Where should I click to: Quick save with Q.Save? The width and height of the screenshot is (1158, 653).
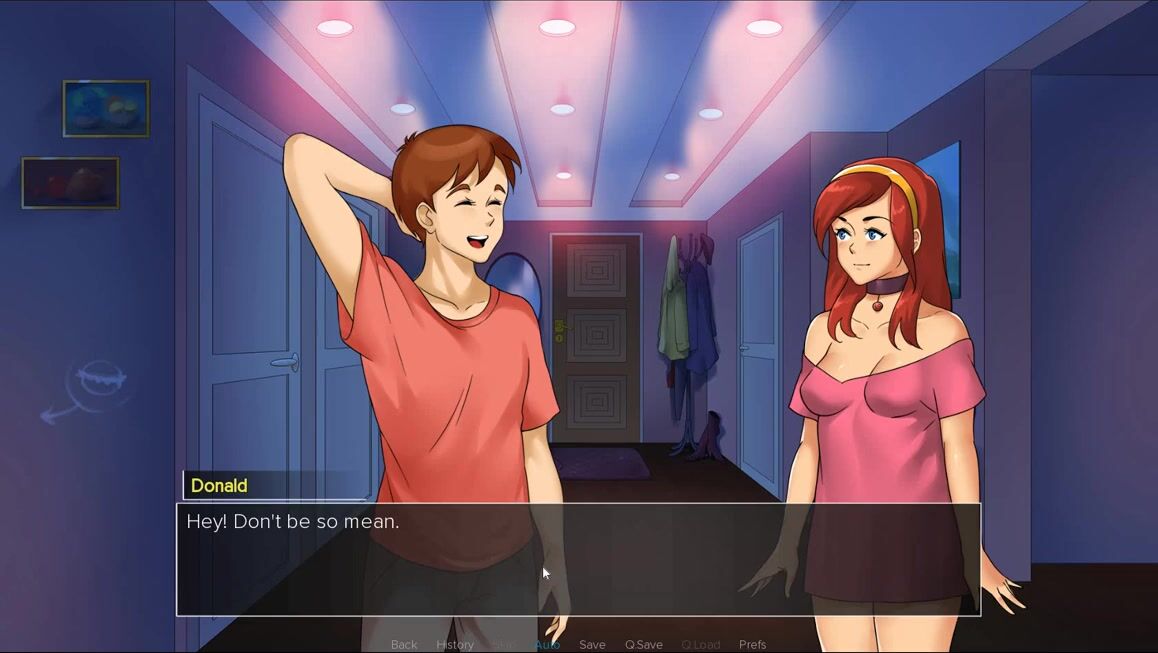coord(644,645)
